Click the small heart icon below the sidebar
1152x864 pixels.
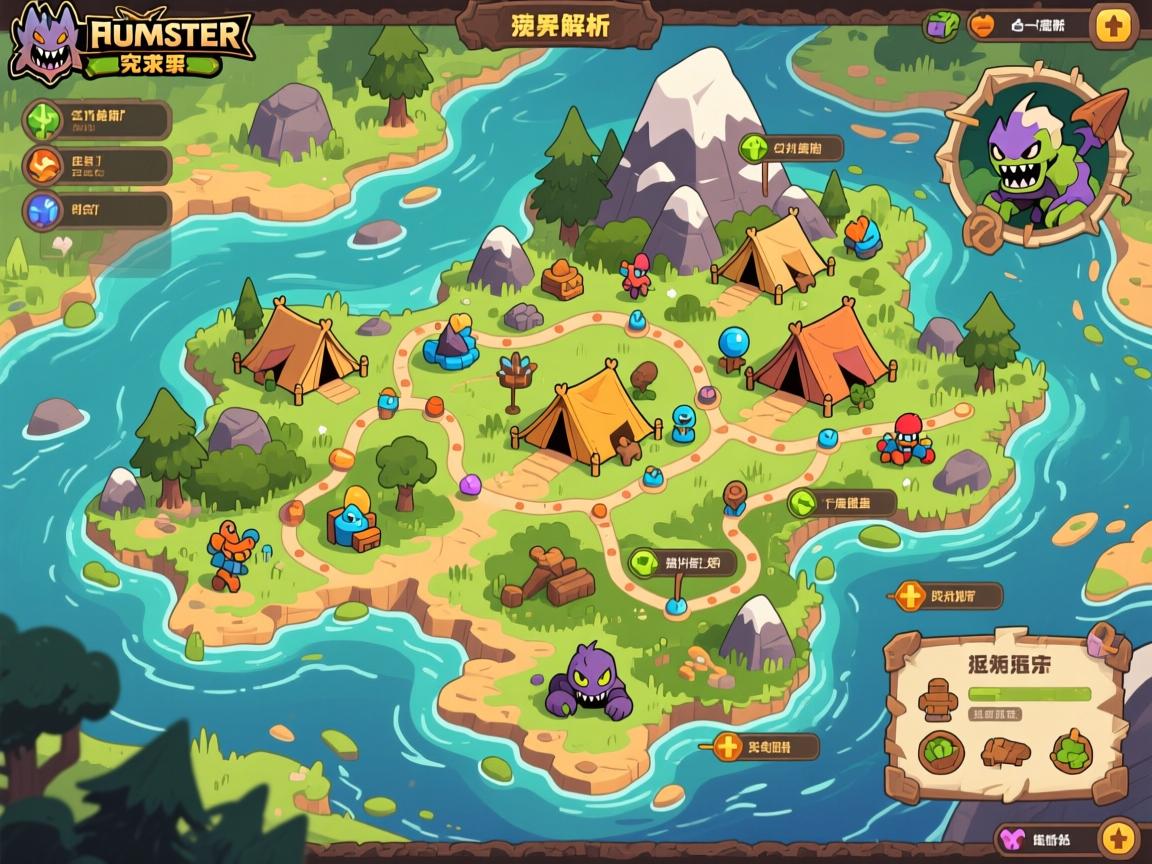(x=61, y=243)
